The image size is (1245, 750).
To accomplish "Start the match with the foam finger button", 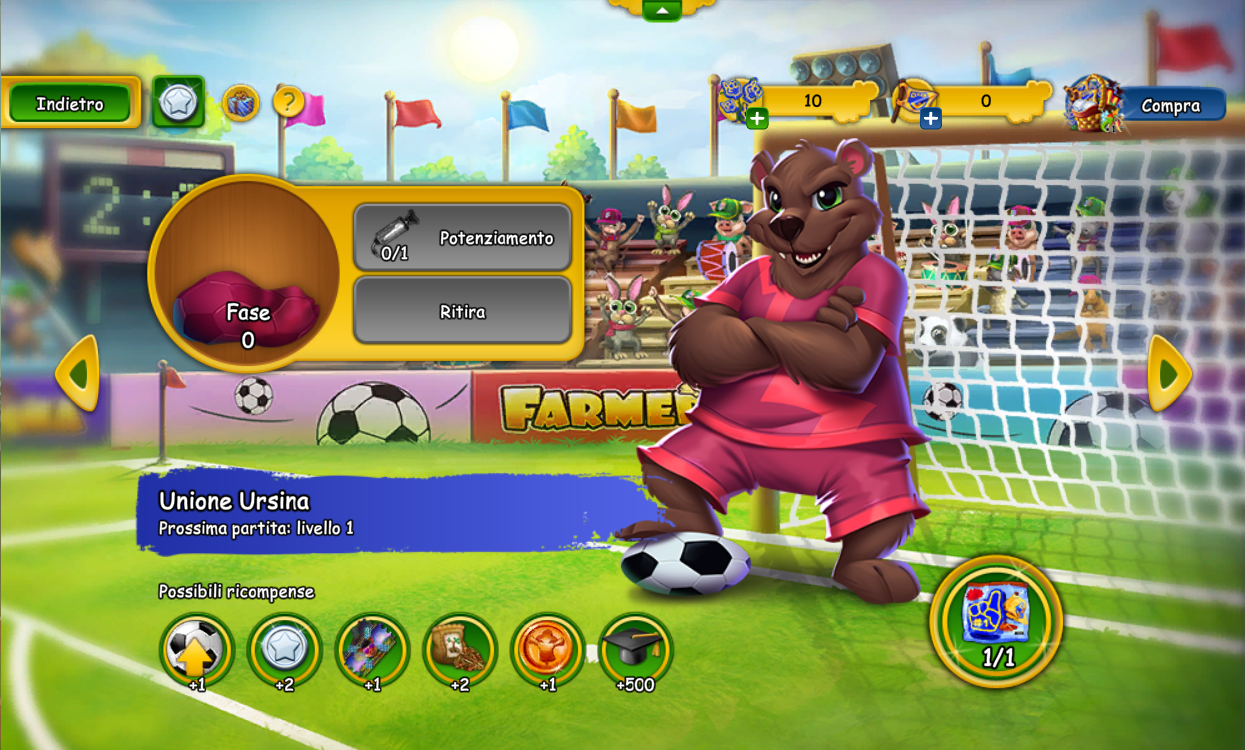I will [996, 620].
